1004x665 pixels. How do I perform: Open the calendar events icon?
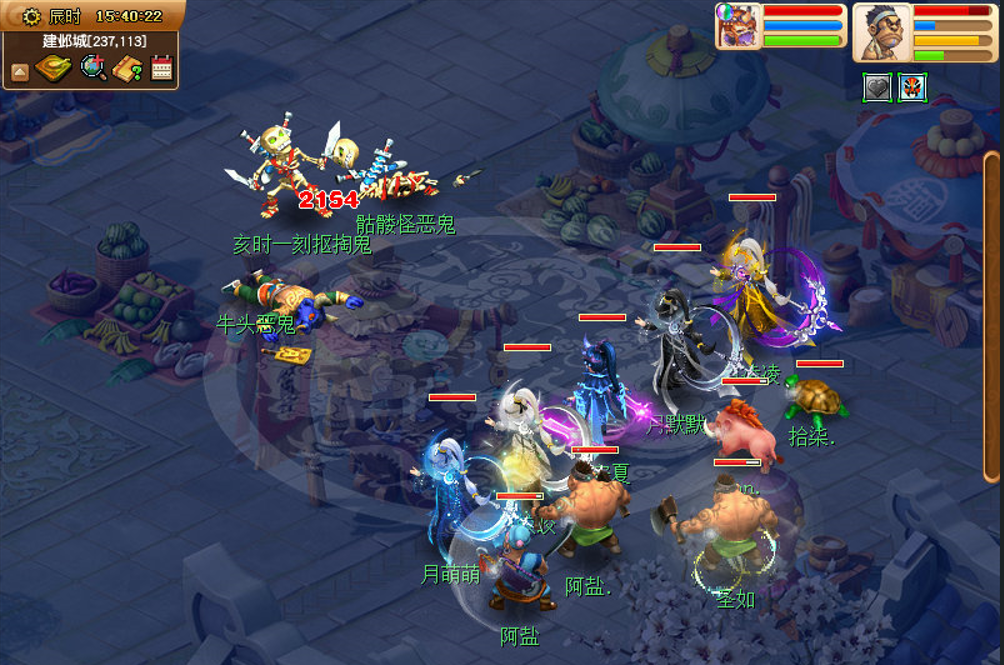pyautogui.click(x=162, y=69)
